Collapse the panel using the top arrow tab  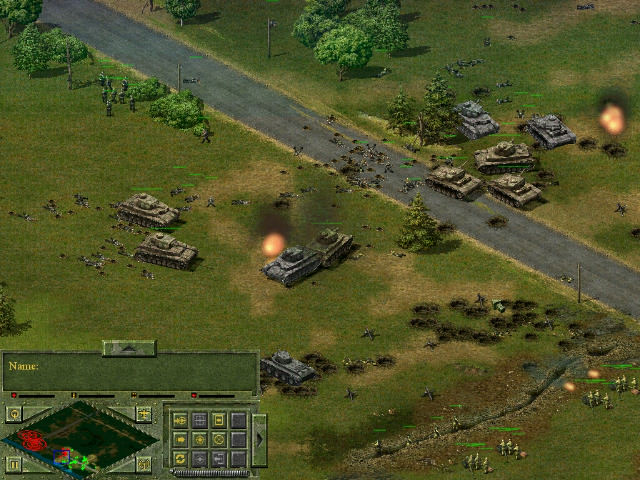[129, 348]
